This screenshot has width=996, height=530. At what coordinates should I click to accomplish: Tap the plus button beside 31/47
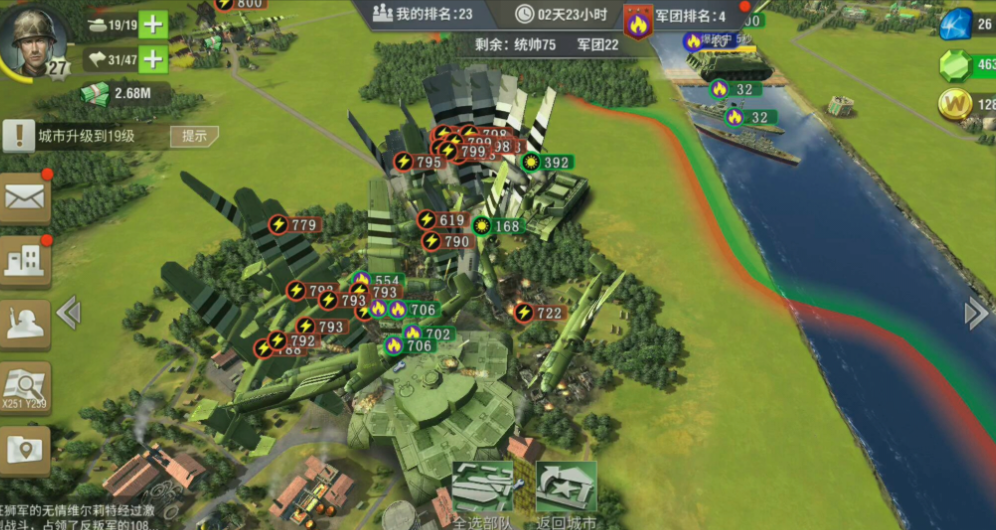[153, 59]
